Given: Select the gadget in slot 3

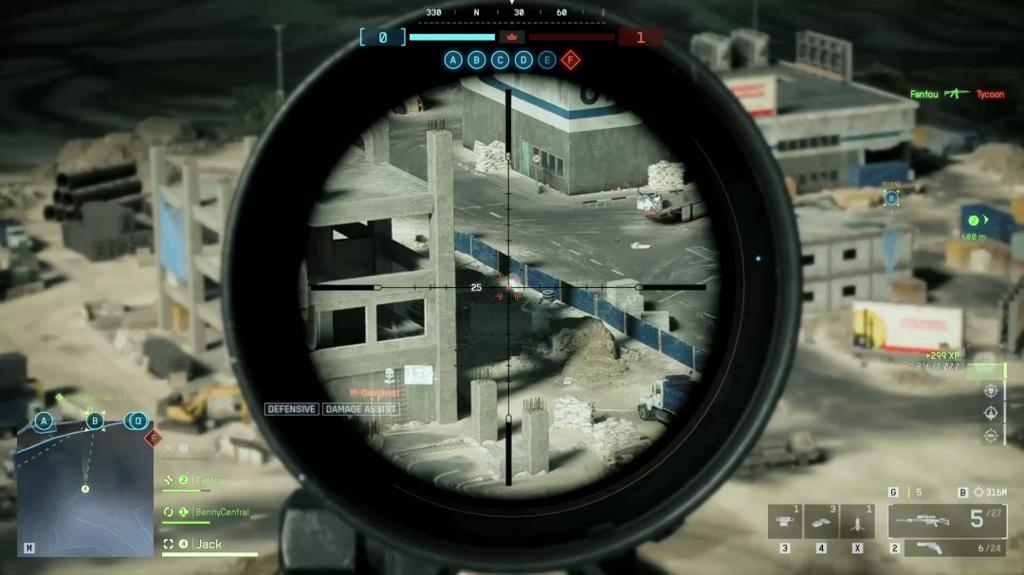Looking at the screenshot, I should point(785,522).
